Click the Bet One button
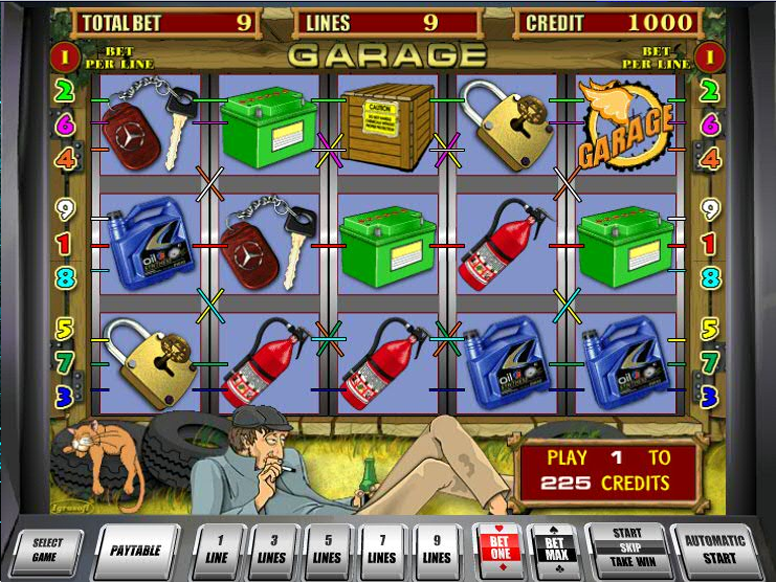 (497, 551)
